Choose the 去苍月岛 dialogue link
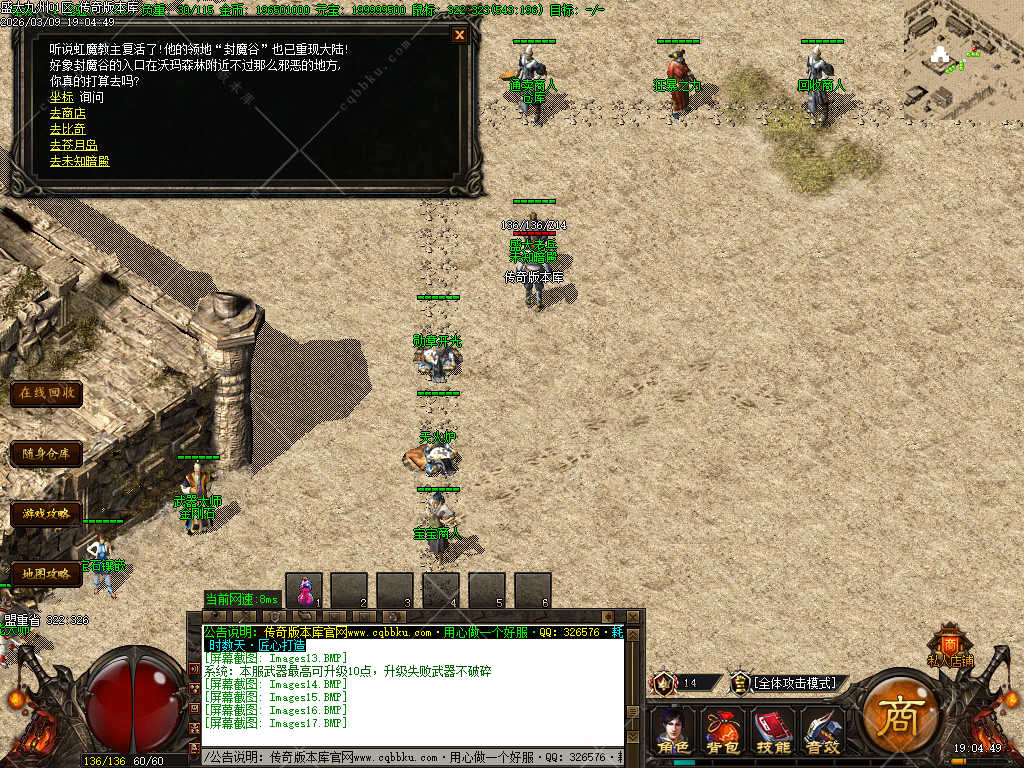The image size is (1024, 768). 73,146
